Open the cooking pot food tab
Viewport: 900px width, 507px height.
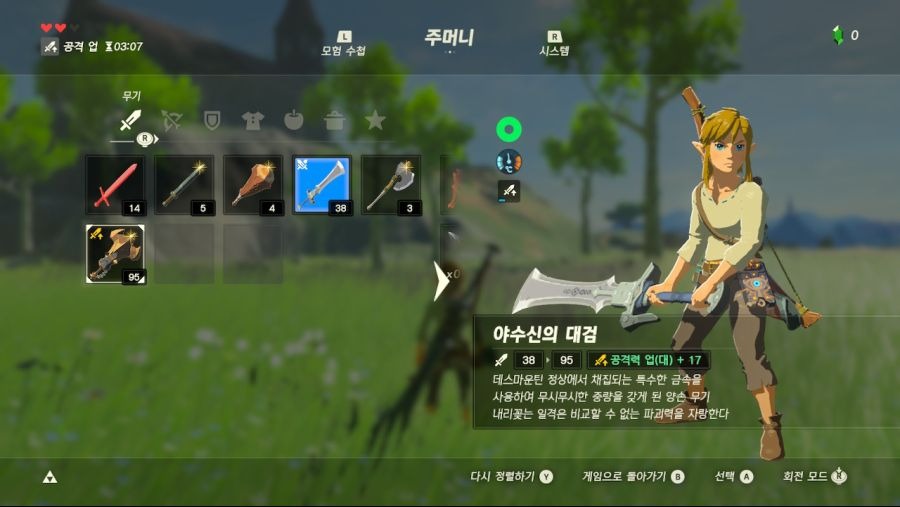click(x=335, y=121)
